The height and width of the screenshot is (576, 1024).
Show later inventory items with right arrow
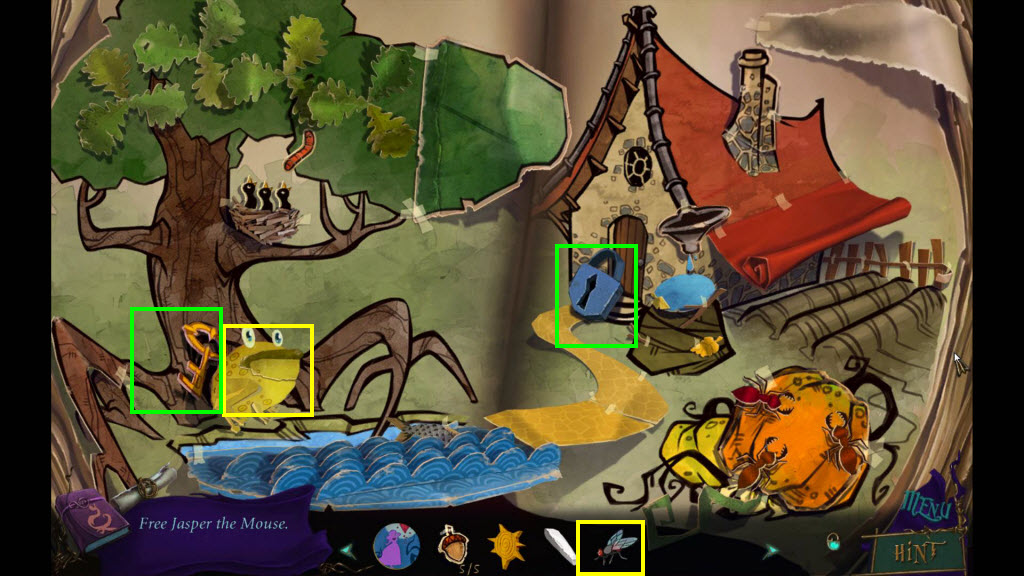click(x=771, y=549)
